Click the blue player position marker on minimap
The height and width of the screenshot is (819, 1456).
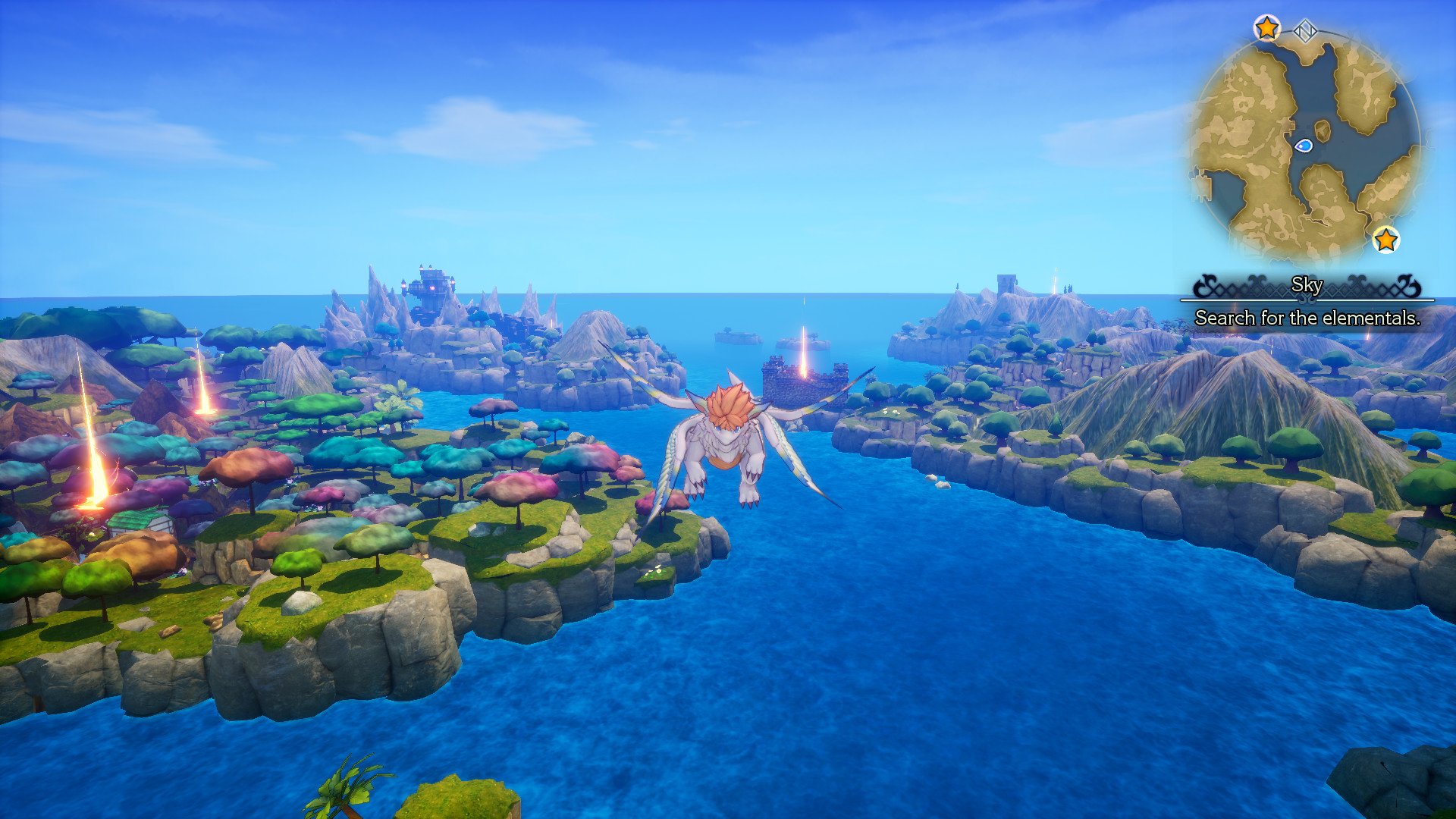click(1302, 146)
